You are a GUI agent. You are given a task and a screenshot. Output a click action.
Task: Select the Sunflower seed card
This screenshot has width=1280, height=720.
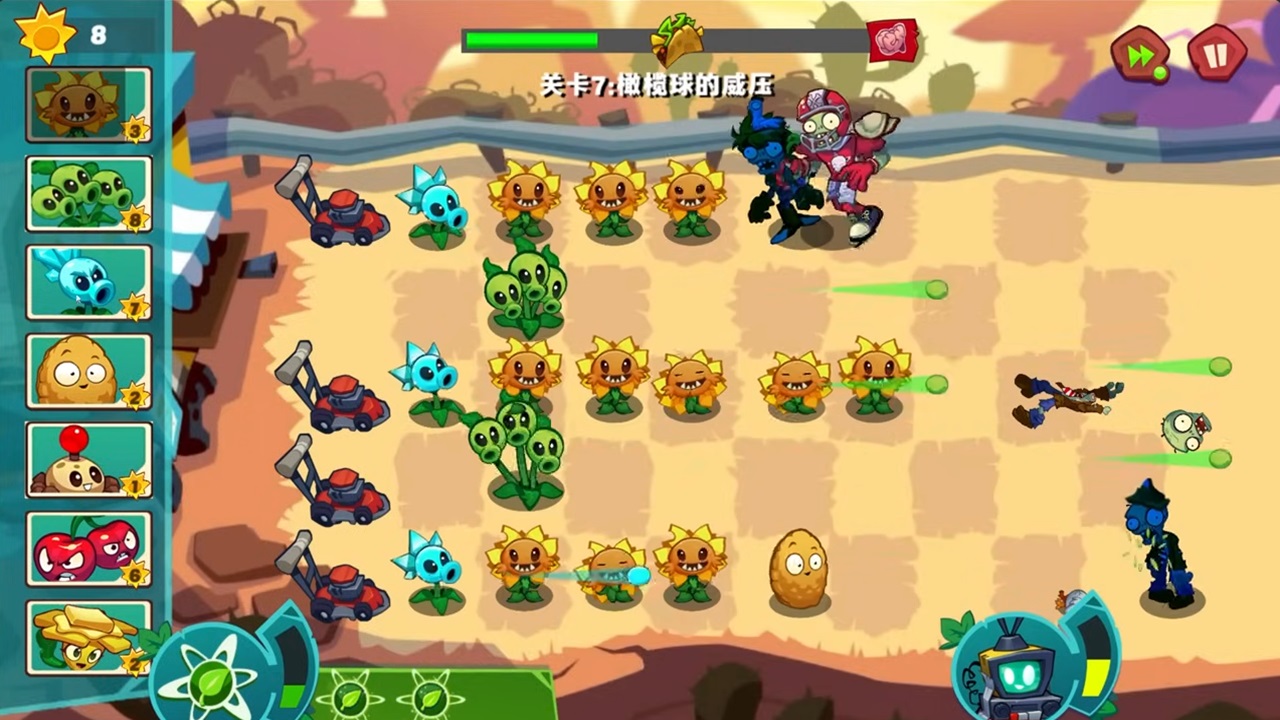coord(88,105)
